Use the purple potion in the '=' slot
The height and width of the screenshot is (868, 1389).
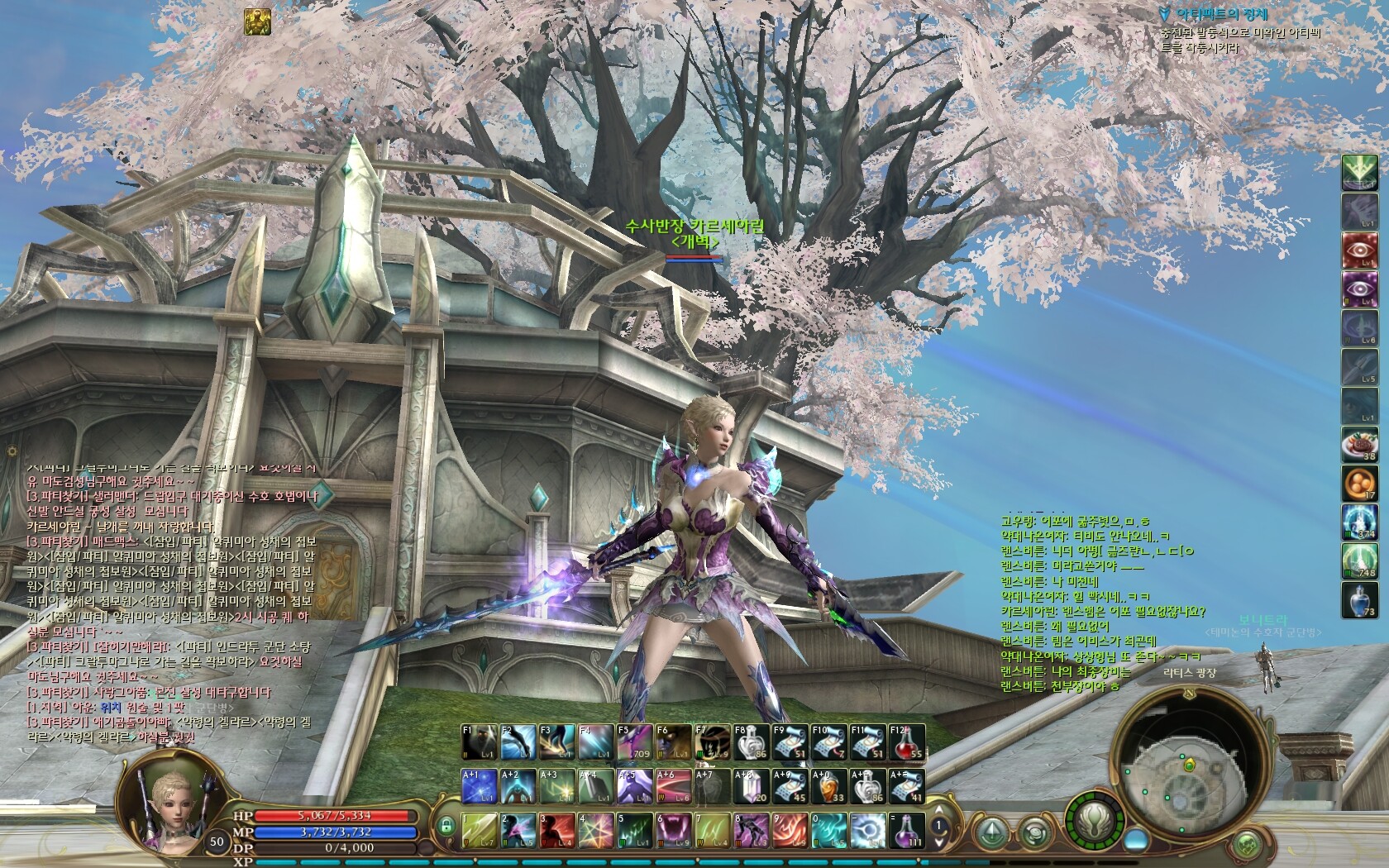pos(907,830)
